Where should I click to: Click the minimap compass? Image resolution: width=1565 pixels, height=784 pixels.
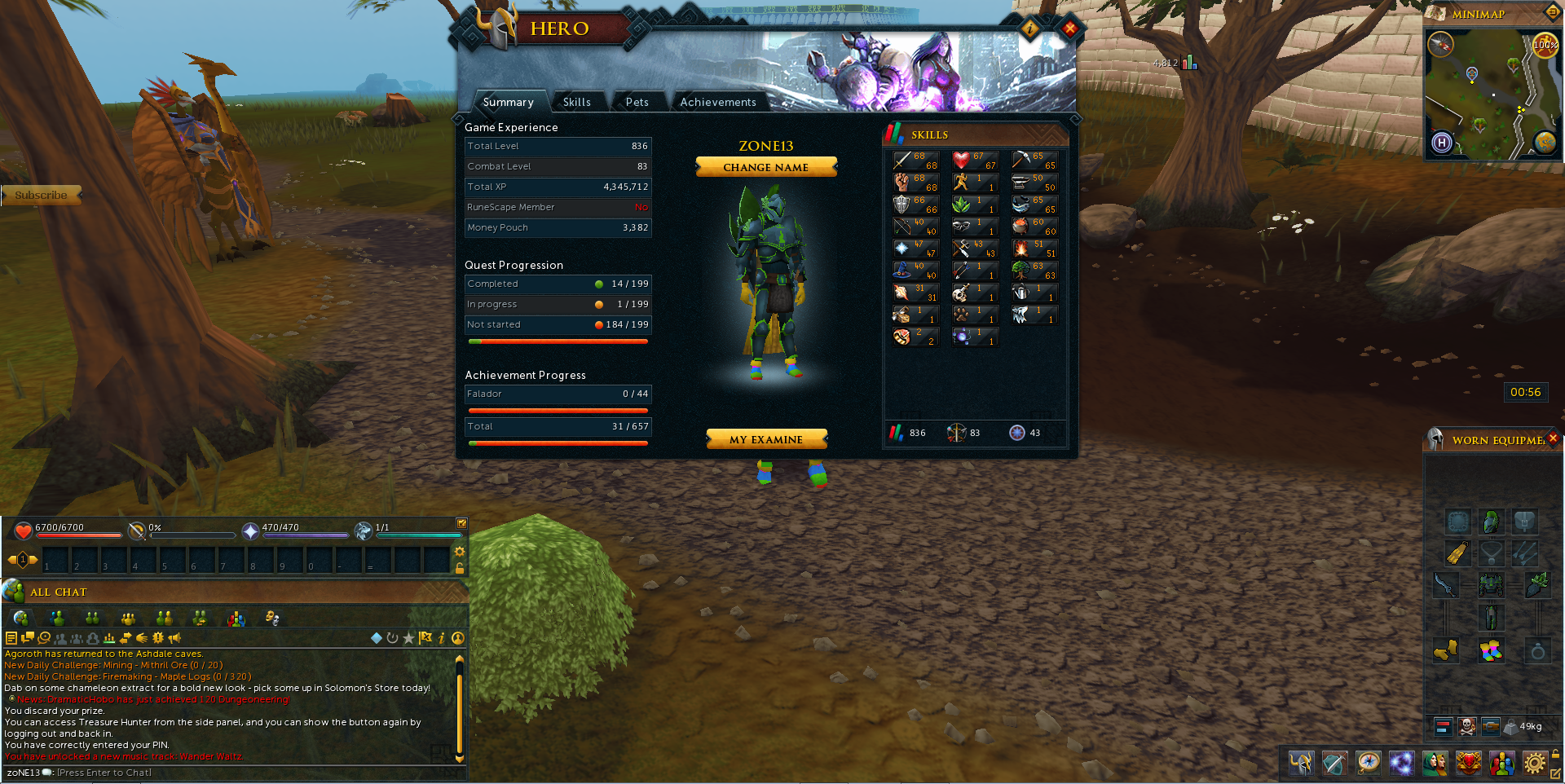1441,44
